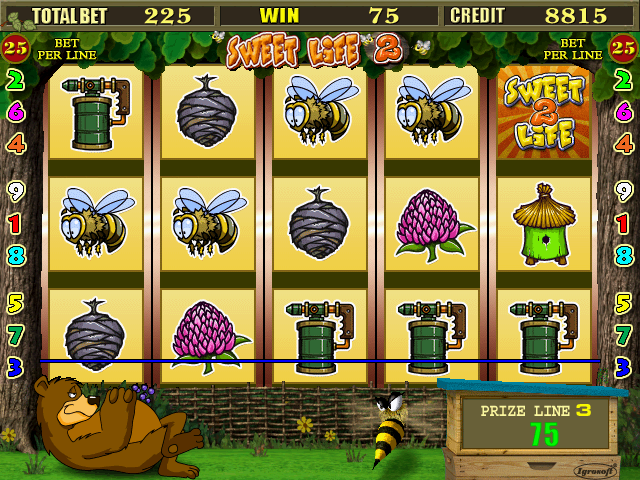
Task: Choose the cyan payline 8 marker on the right tree
Action: click(625, 254)
